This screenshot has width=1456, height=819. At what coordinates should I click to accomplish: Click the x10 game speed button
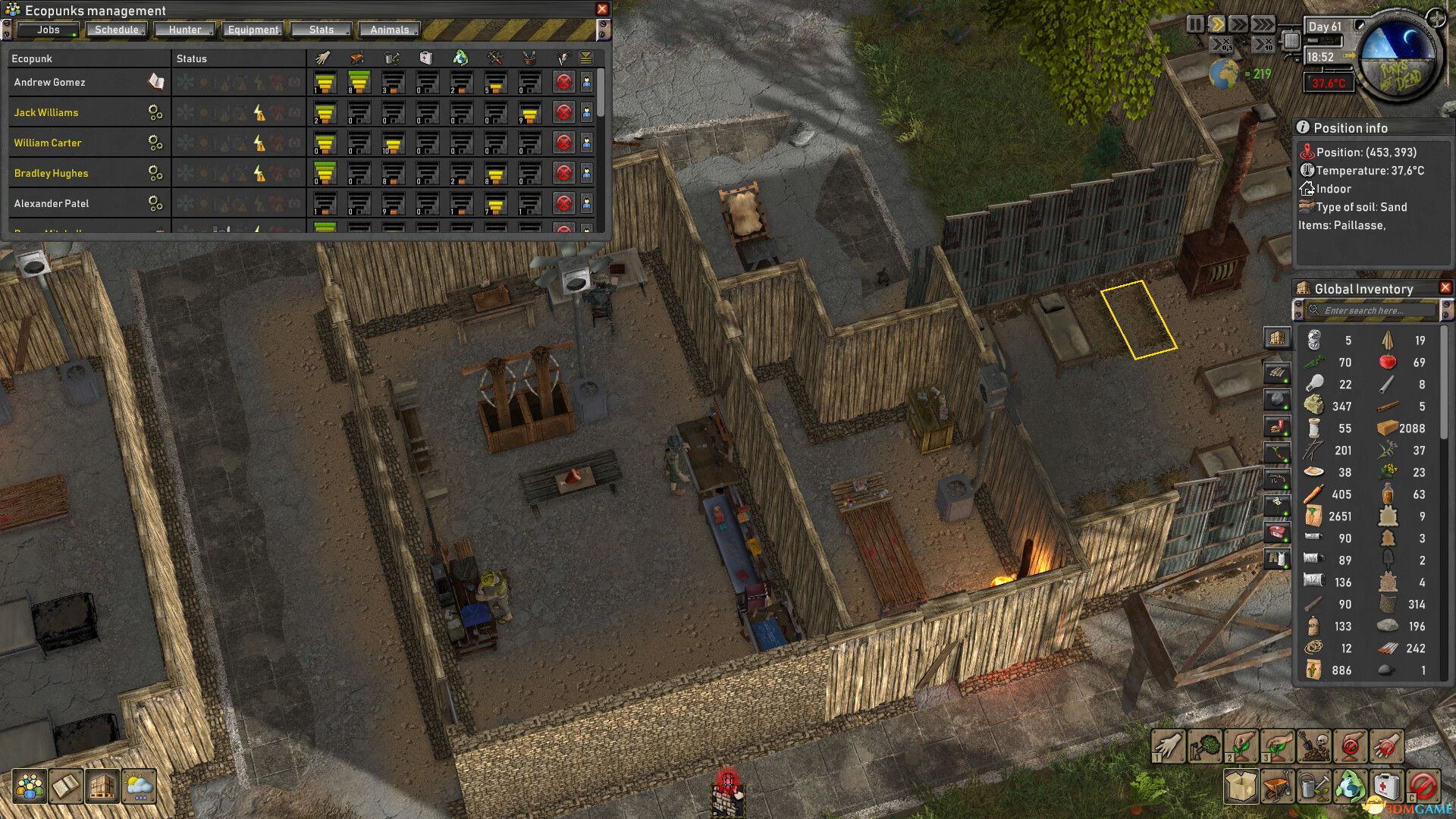[x=1263, y=45]
